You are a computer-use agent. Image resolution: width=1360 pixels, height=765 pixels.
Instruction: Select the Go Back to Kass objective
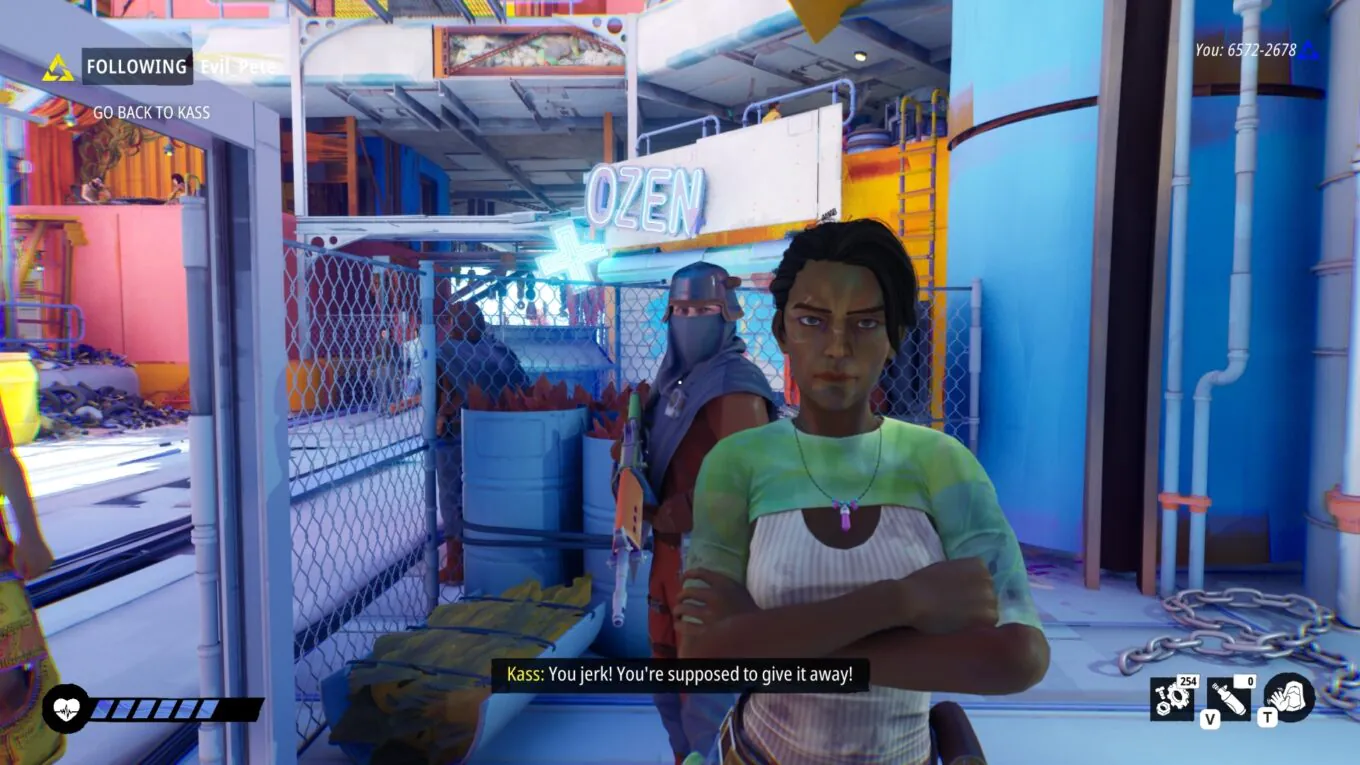151,113
